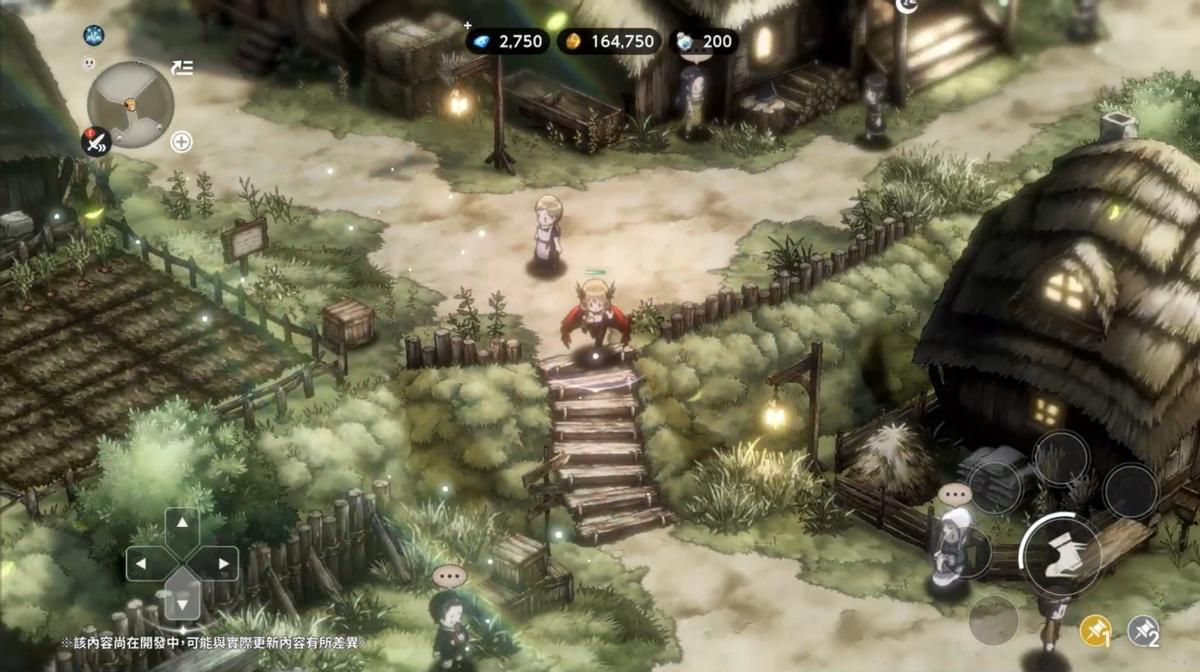Viewport: 1200px width, 672px height.
Task: Tap the sword battle icon with red alert
Action: click(x=96, y=142)
